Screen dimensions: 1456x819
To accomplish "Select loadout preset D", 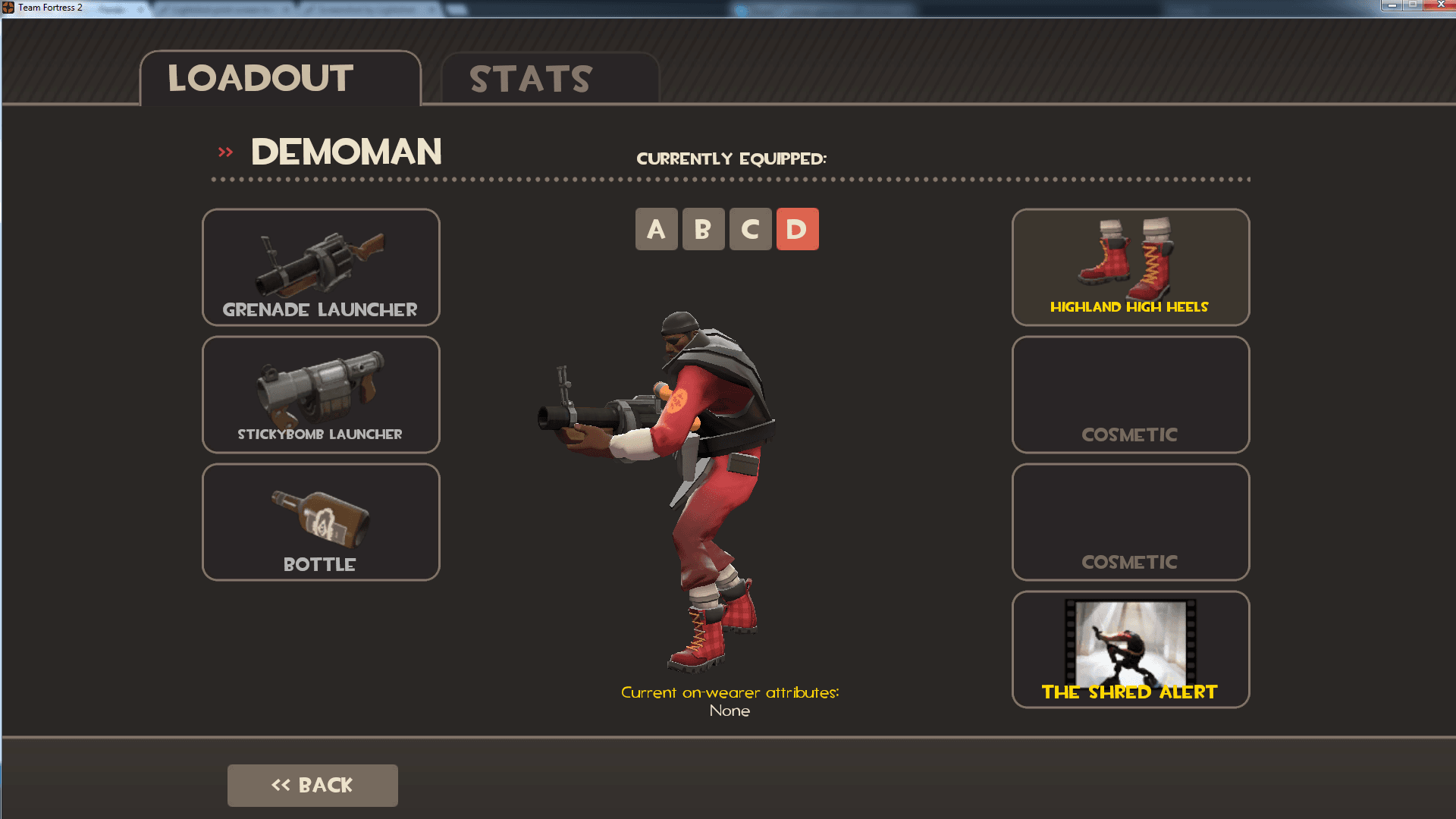I will click(797, 228).
